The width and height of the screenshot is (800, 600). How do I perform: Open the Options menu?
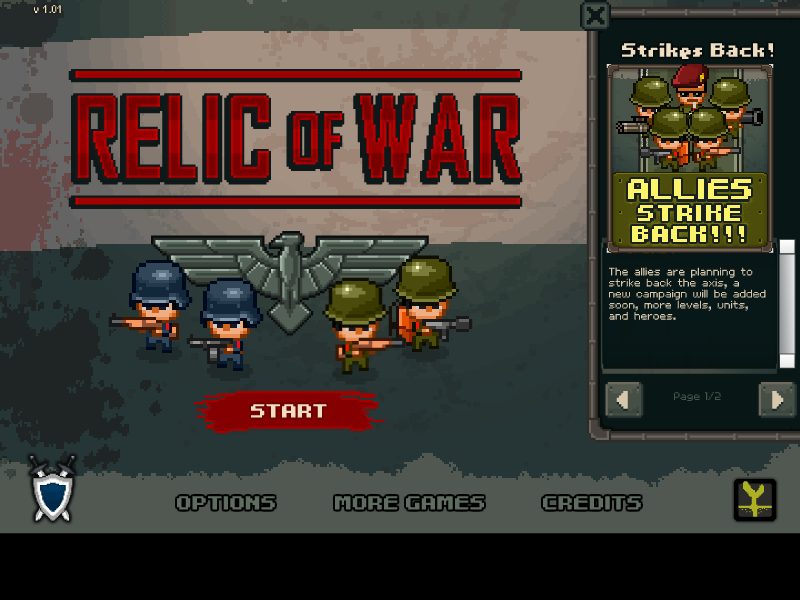[226, 503]
